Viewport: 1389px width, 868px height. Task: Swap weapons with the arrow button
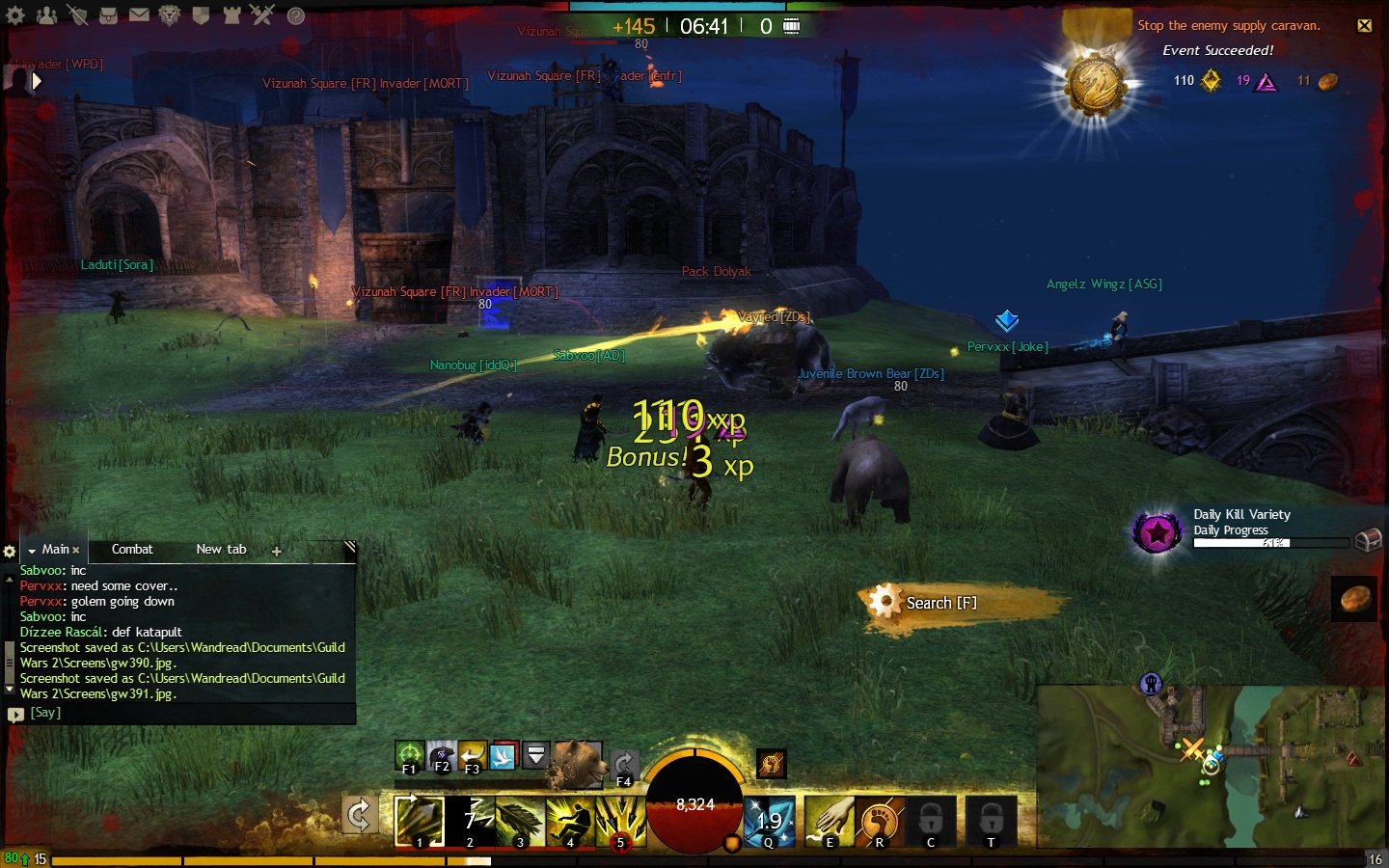[359, 816]
